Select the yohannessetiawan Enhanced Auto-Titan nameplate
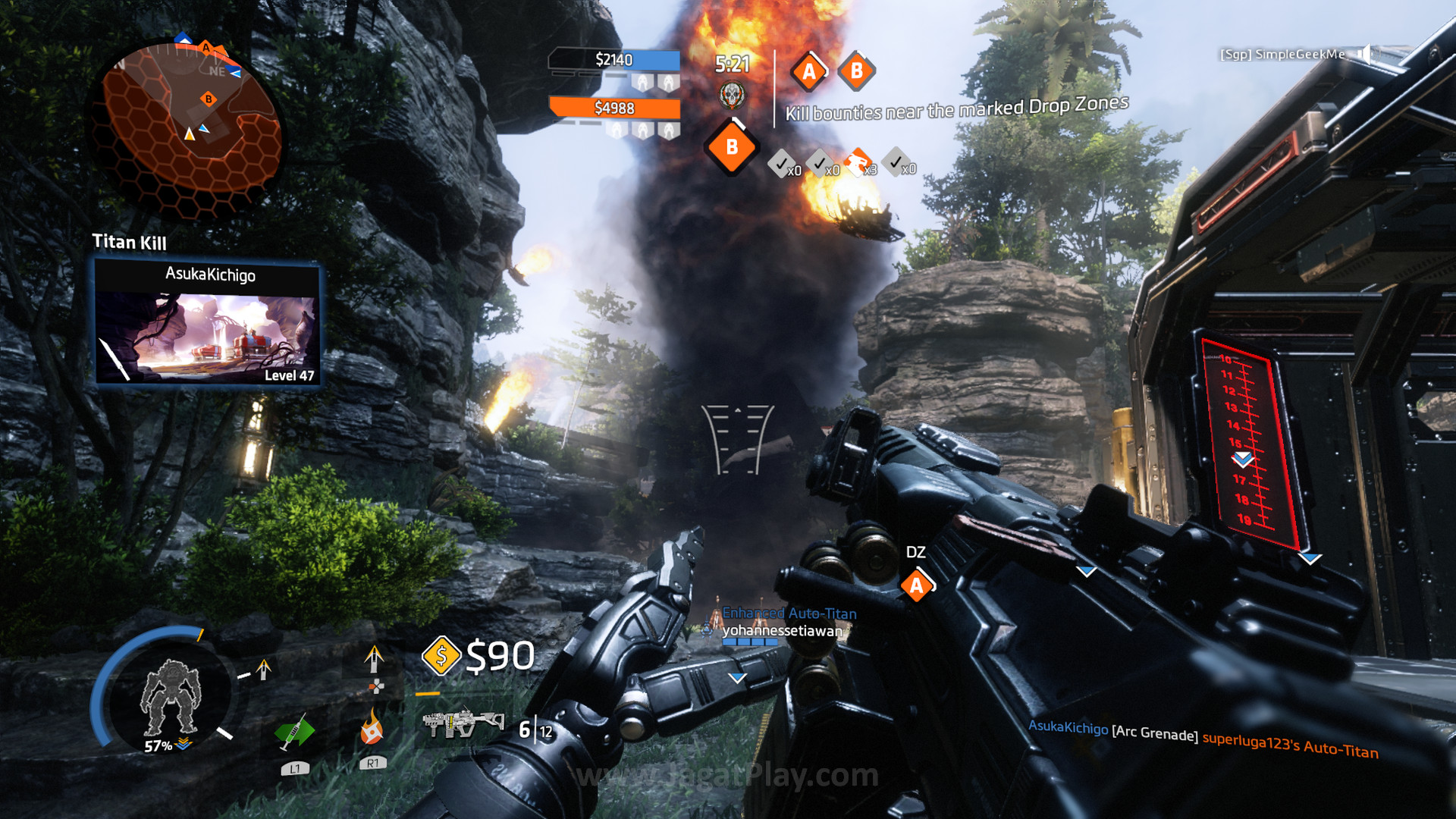This screenshot has width=1456, height=819. pos(781,623)
